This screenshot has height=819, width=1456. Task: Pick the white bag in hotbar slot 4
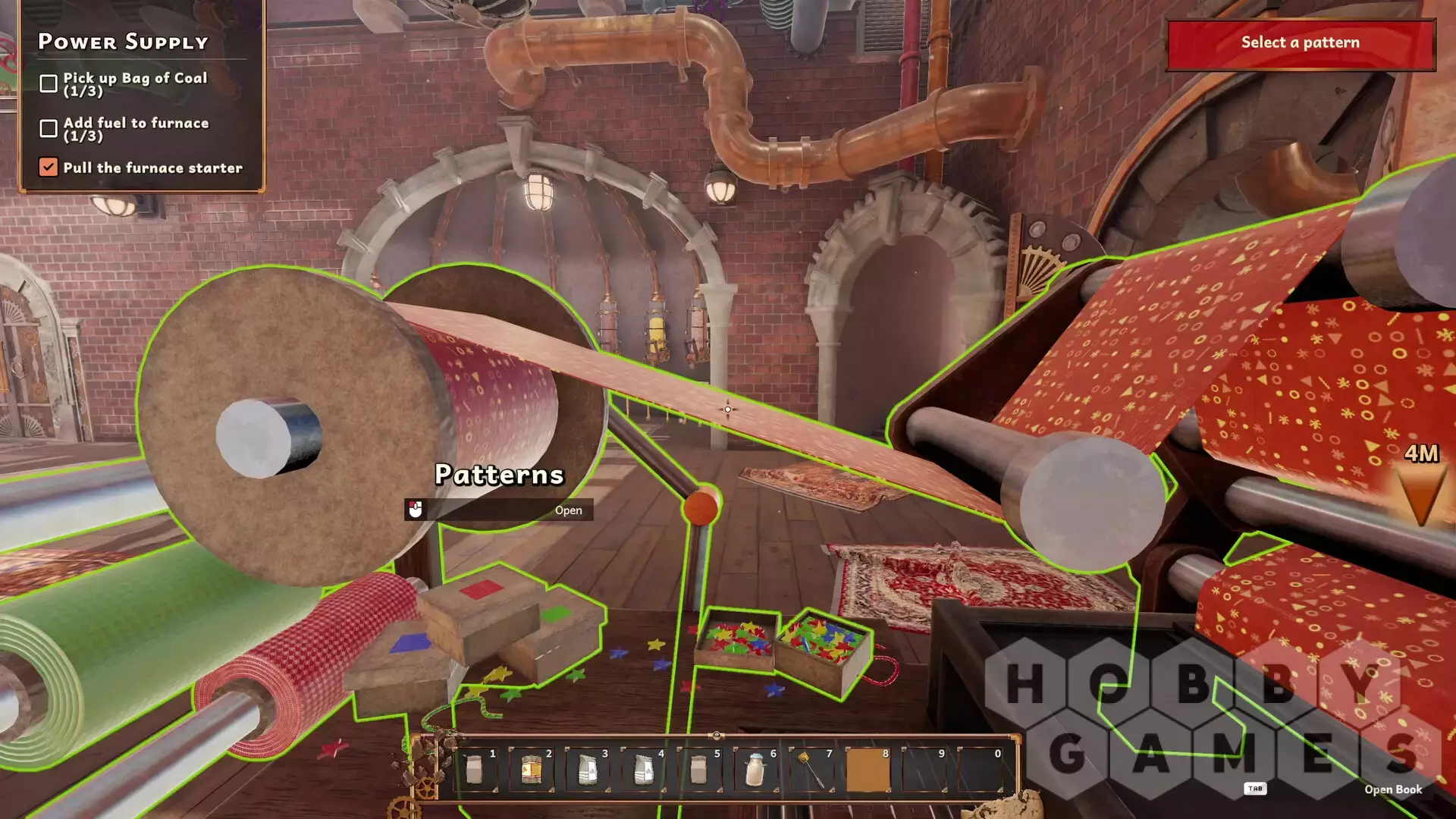point(643,770)
